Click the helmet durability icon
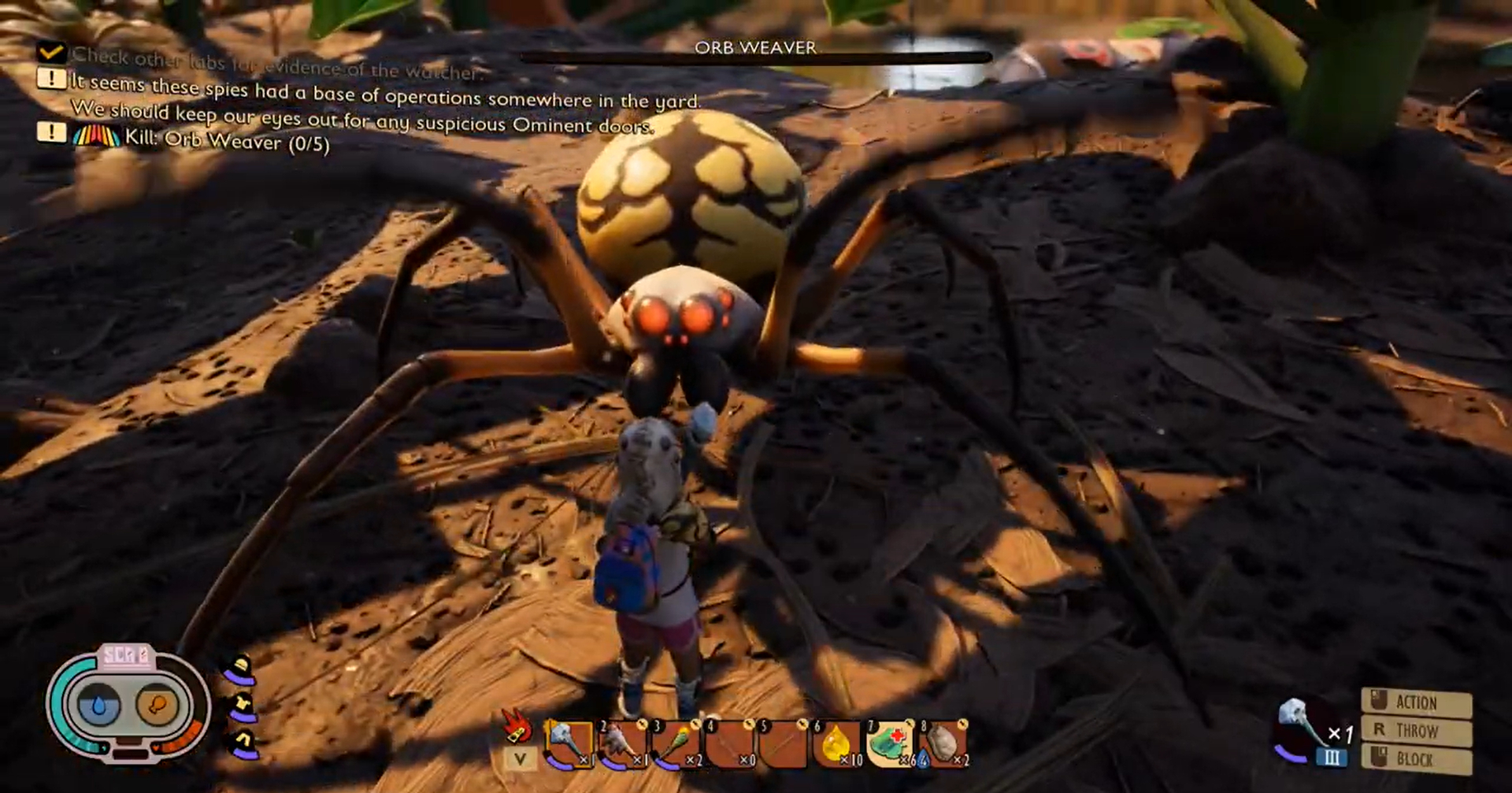 click(x=240, y=665)
